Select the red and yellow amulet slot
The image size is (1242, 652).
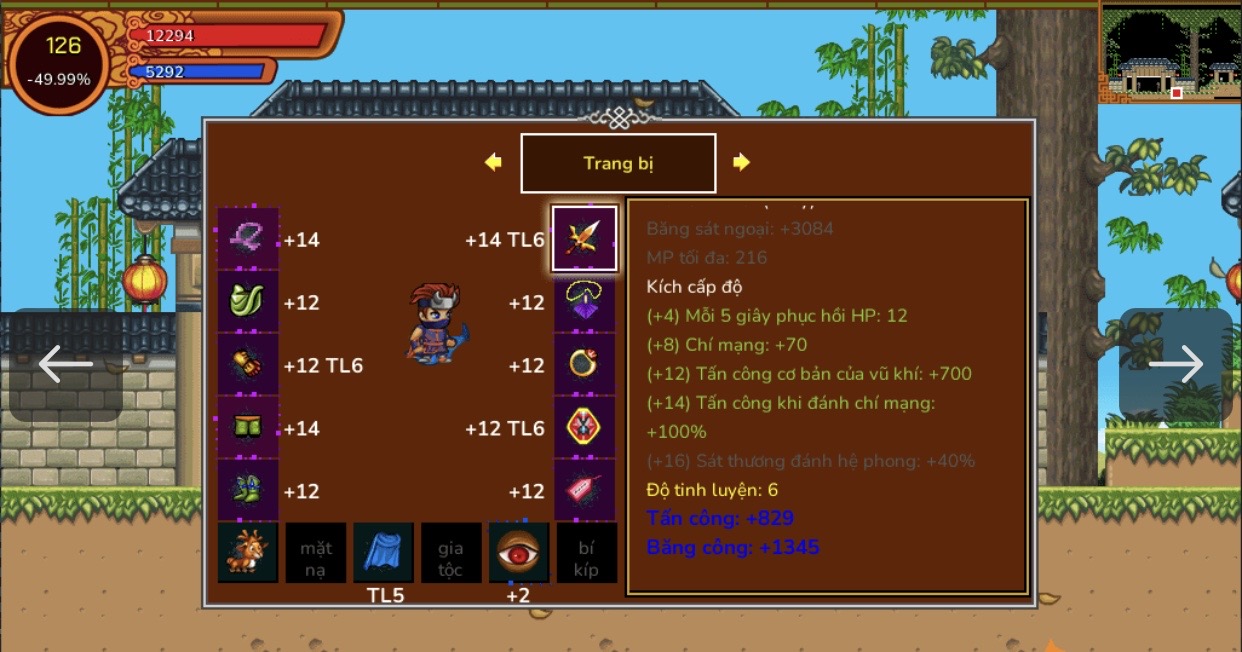[x=585, y=428]
